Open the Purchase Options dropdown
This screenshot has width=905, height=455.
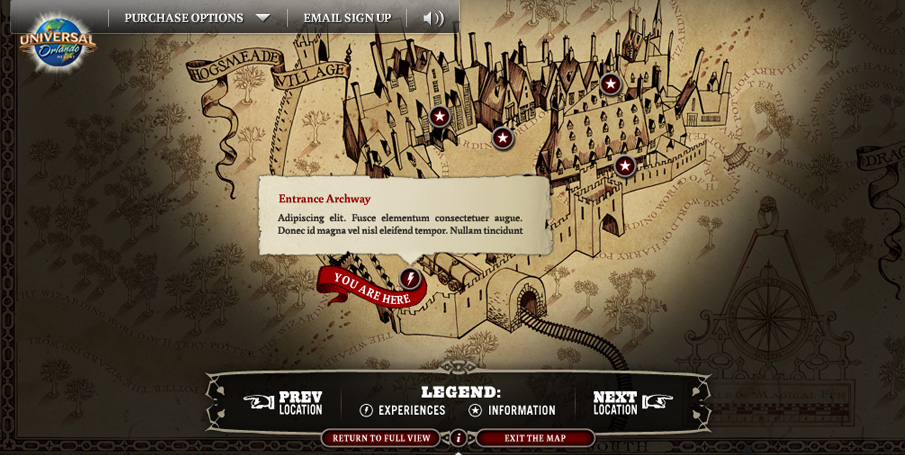pyautogui.click(x=197, y=18)
